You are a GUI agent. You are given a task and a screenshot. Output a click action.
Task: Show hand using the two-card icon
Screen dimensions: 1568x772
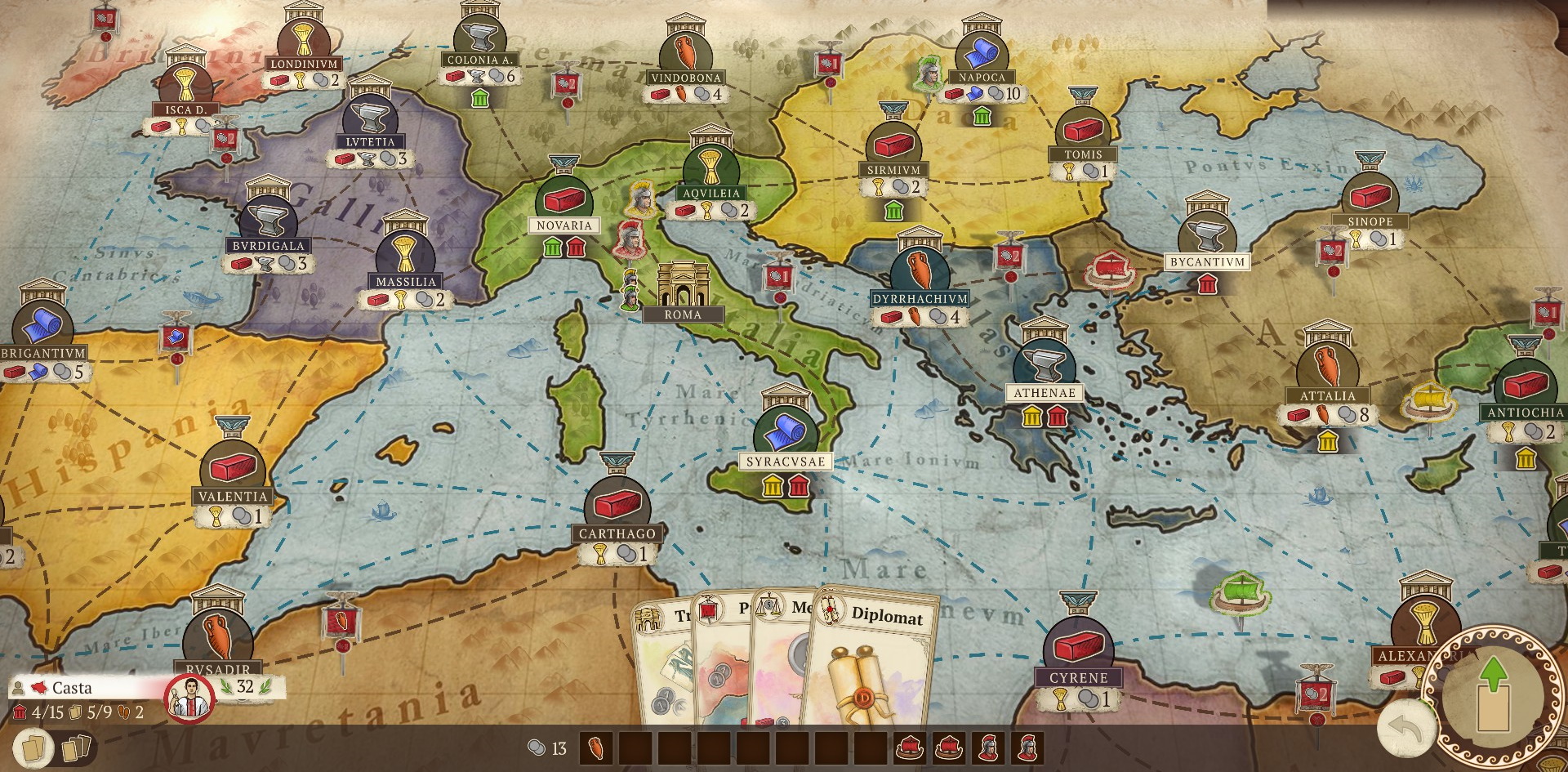coord(32,746)
